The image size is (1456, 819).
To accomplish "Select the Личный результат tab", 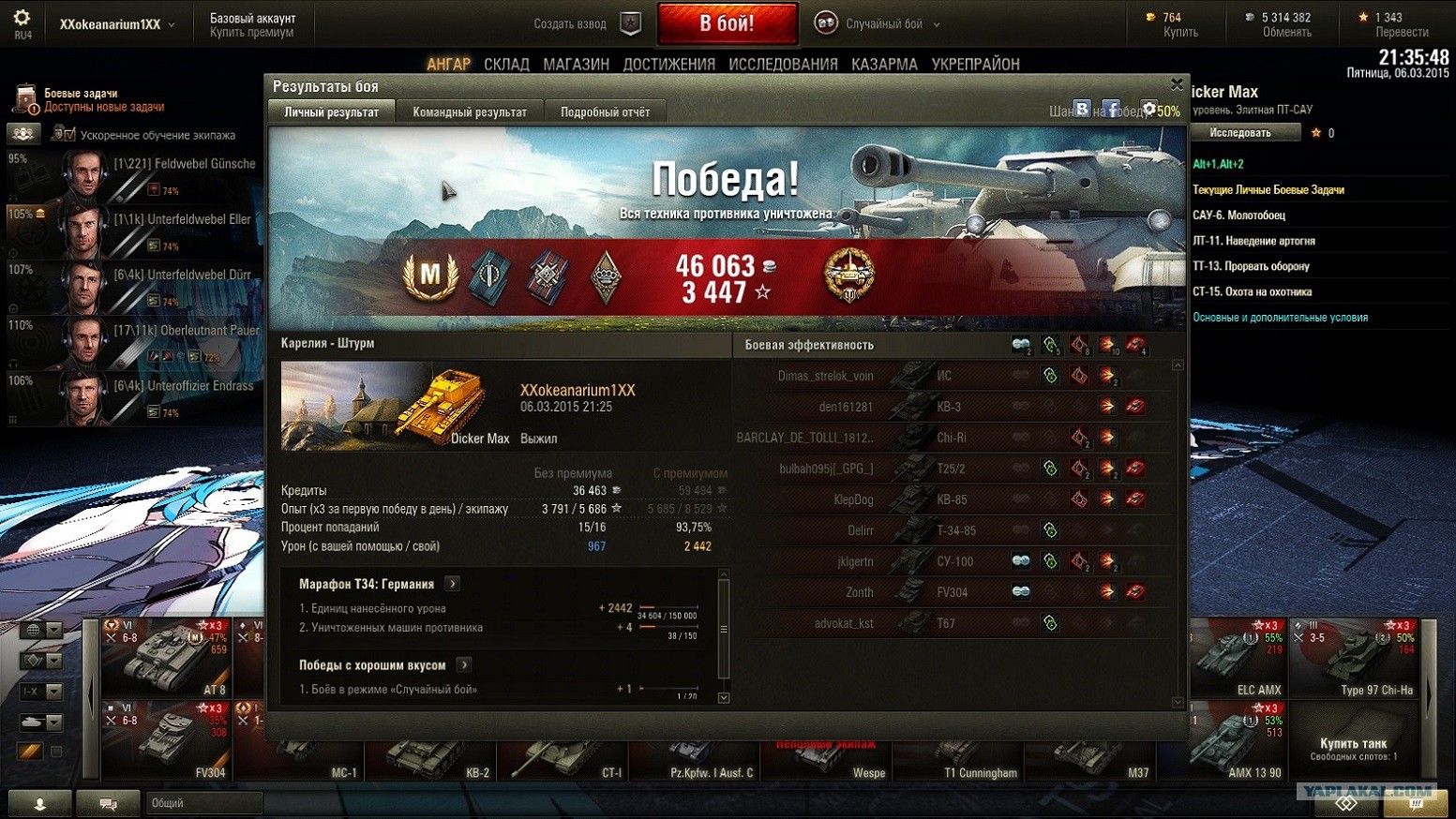I will pos(332,112).
